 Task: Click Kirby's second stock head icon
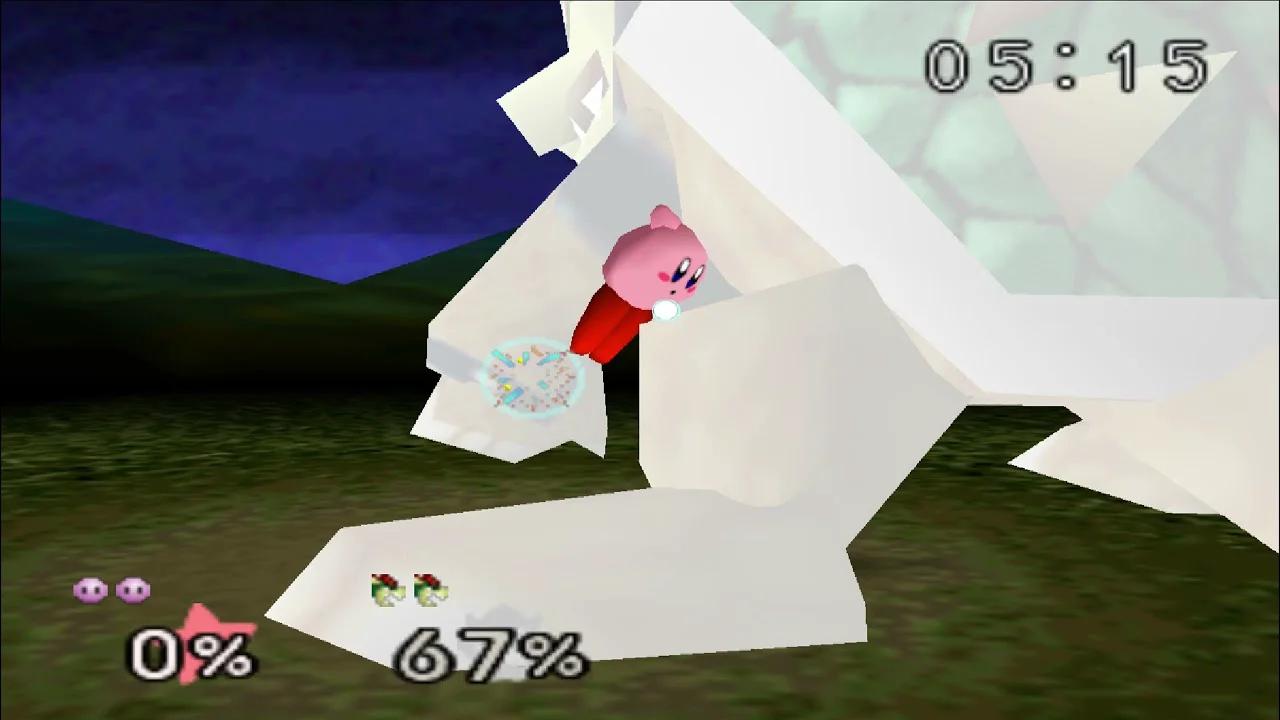131,590
